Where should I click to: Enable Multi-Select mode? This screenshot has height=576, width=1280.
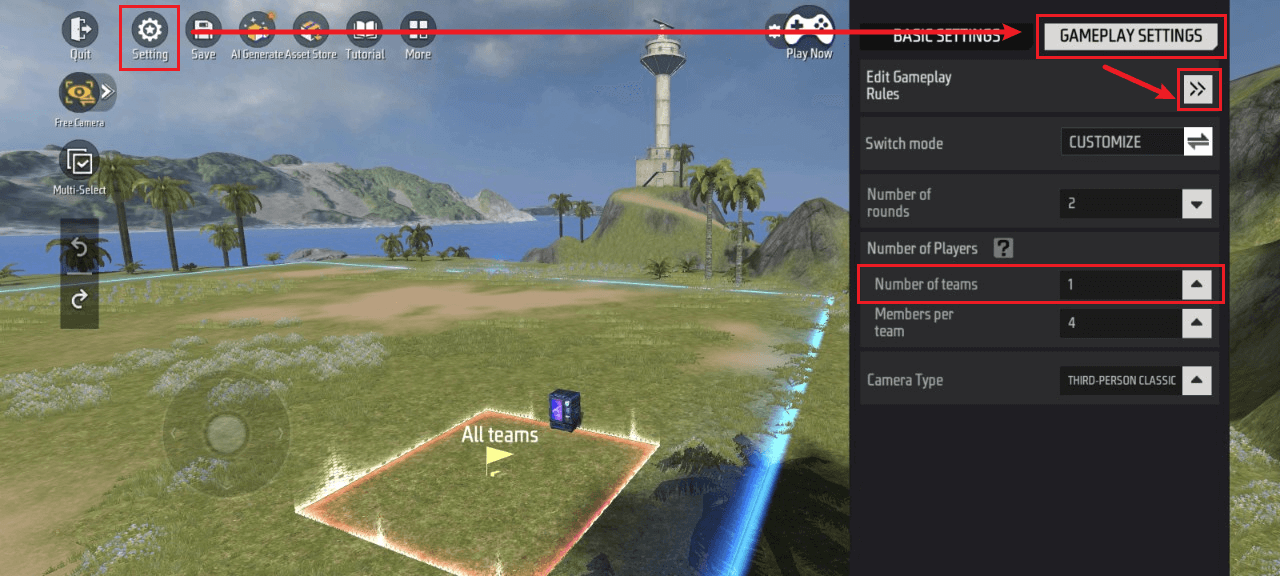click(x=79, y=161)
